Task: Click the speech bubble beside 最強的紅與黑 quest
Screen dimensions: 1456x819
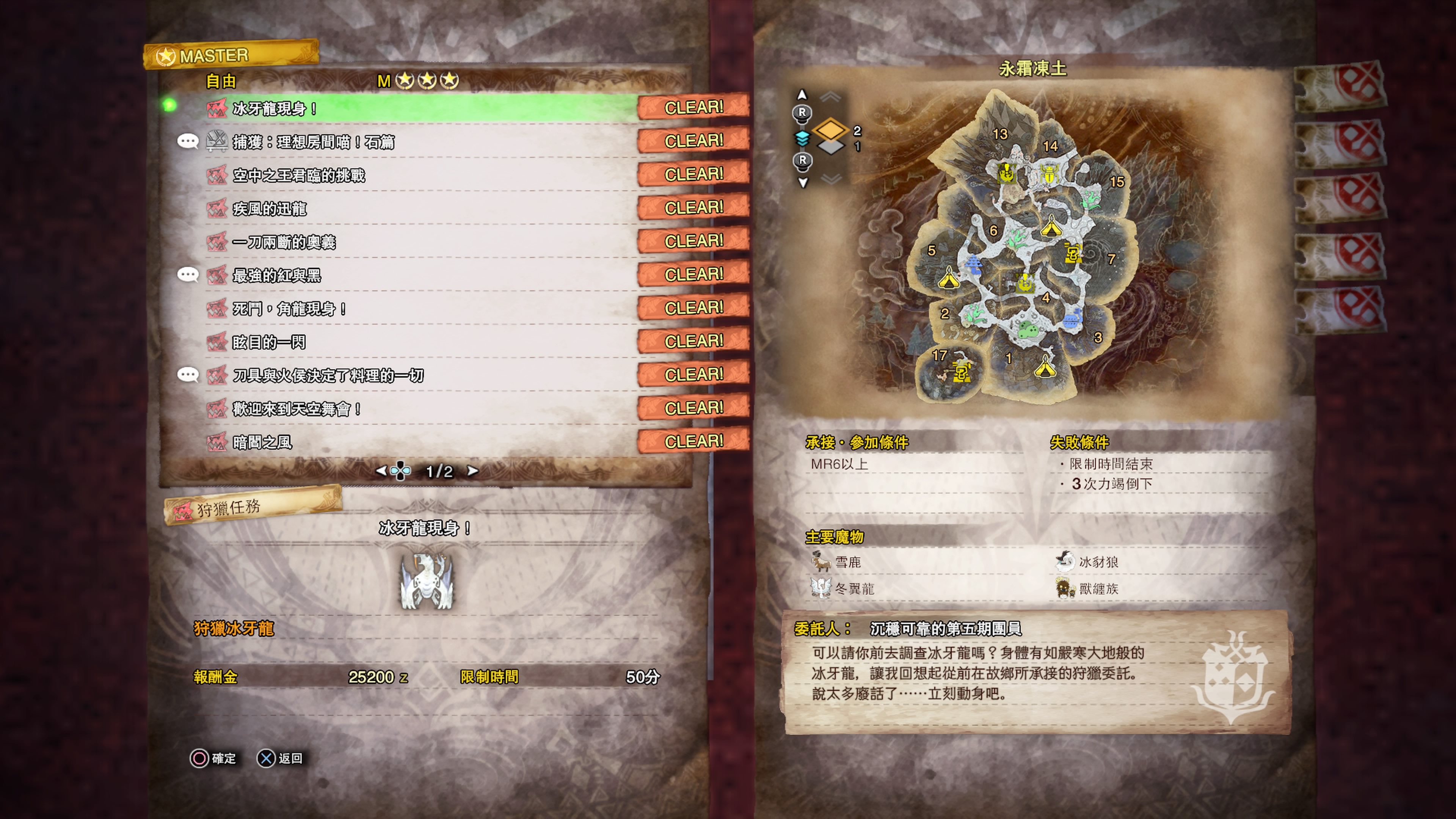Action: tap(189, 275)
